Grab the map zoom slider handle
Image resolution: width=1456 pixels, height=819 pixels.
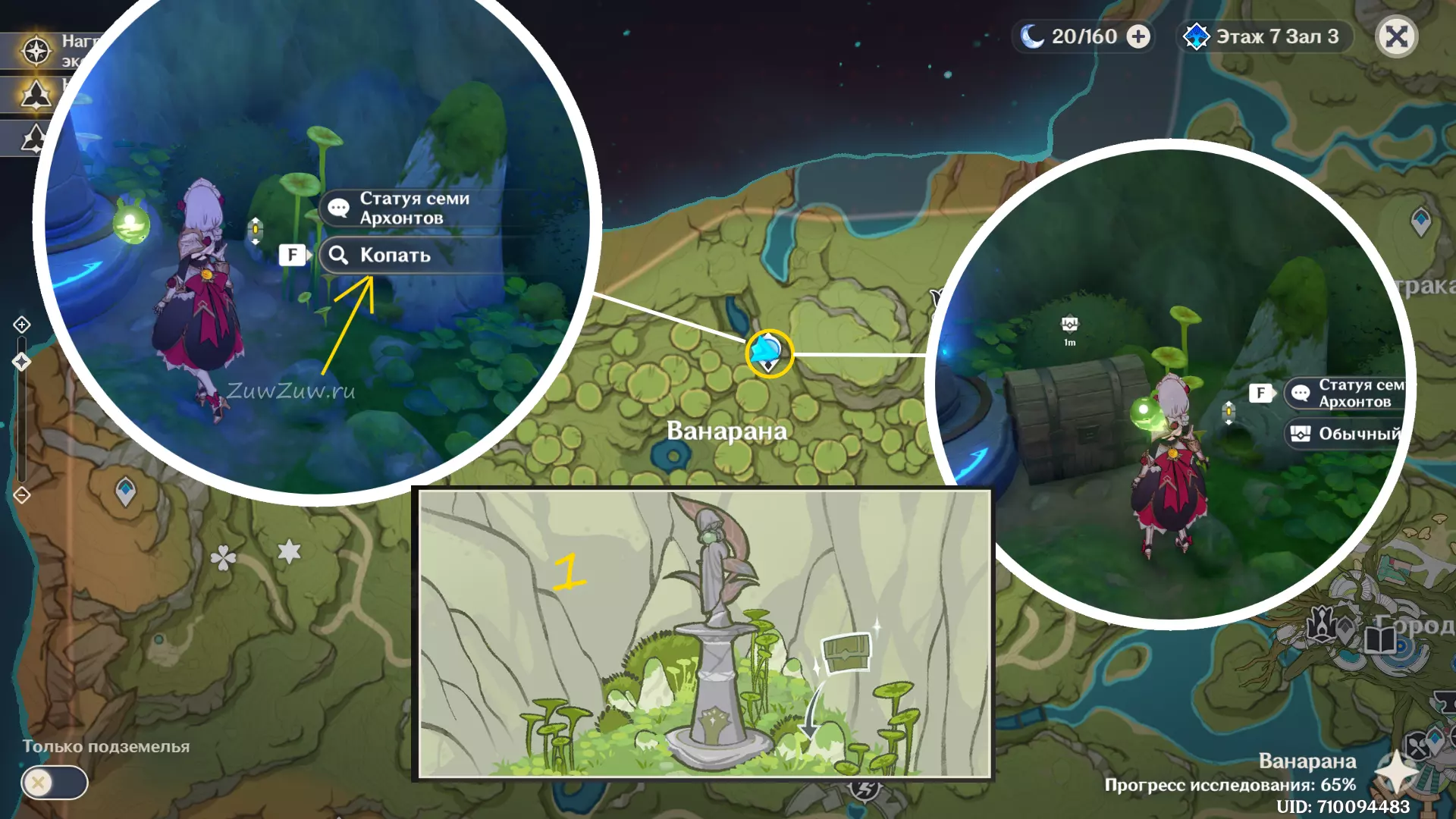21,362
